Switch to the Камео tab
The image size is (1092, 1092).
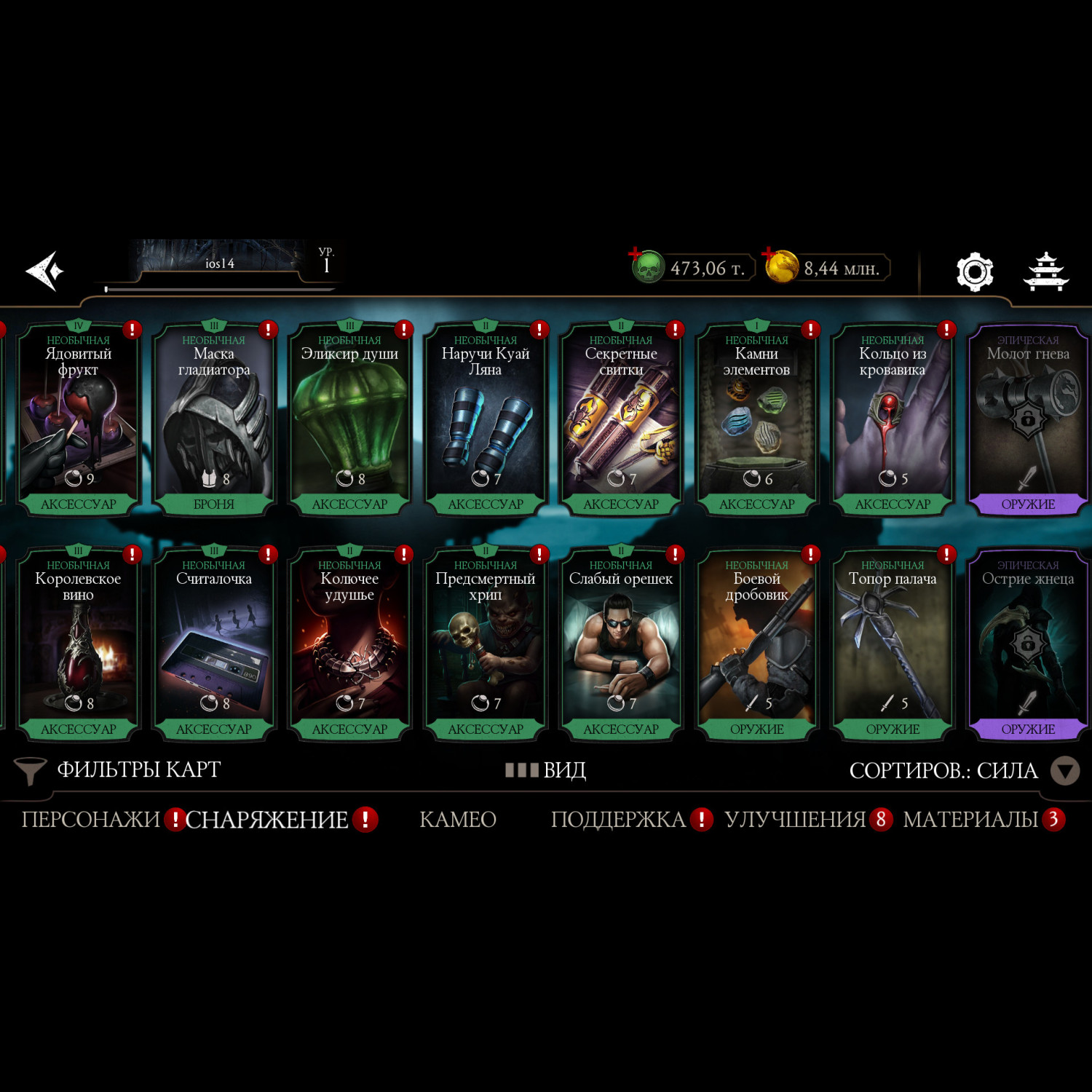457,820
